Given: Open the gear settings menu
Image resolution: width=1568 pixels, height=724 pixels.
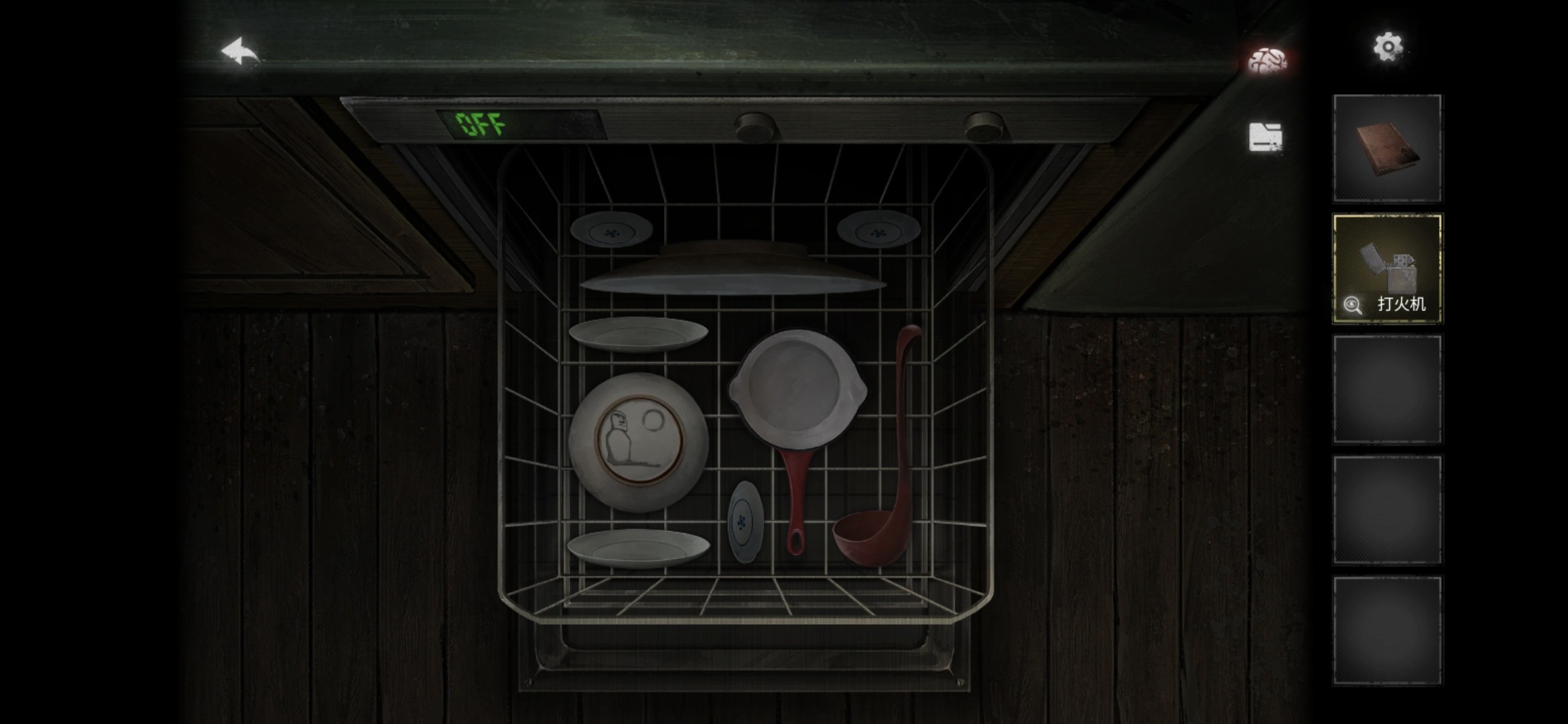Looking at the screenshot, I should [1387, 47].
